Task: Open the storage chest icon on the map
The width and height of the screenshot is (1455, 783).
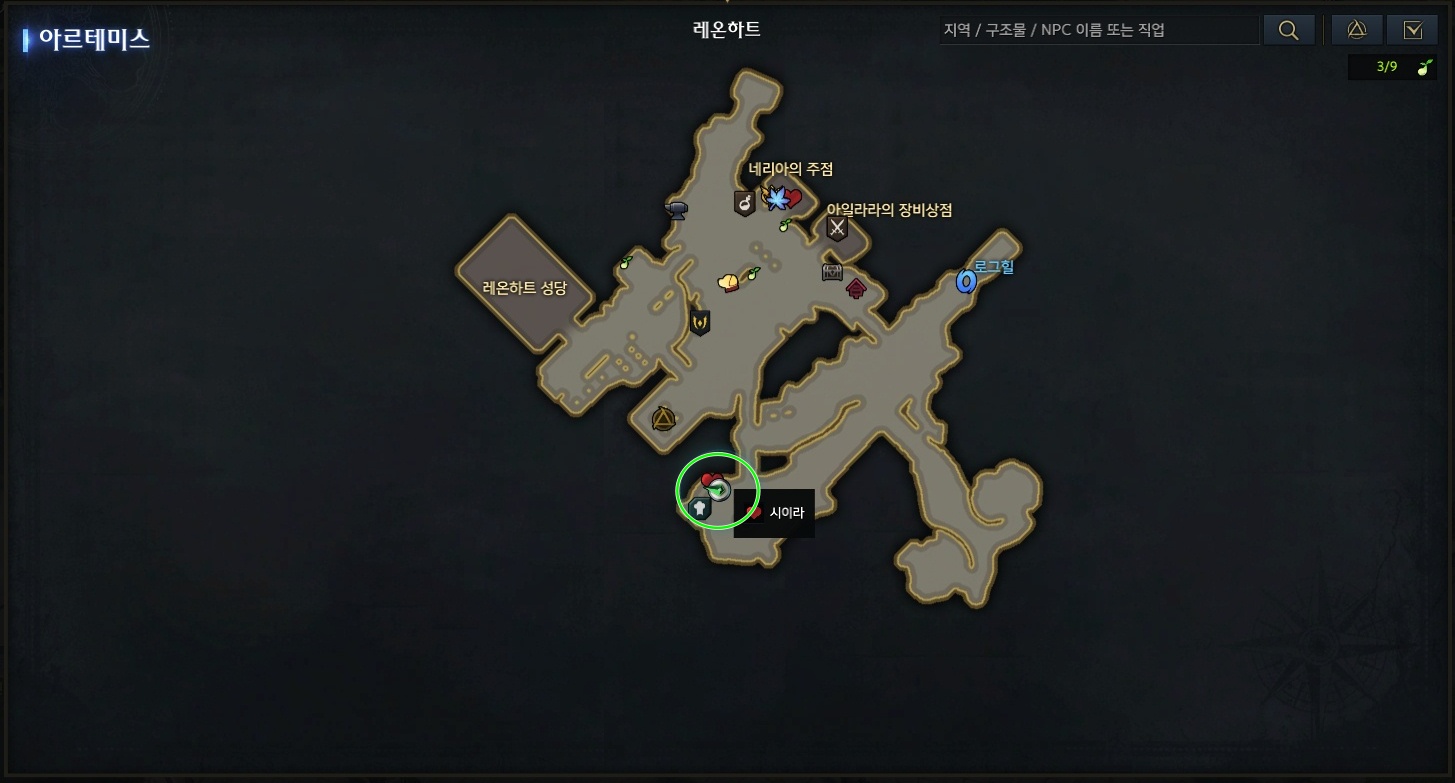Action: [830, 272]
